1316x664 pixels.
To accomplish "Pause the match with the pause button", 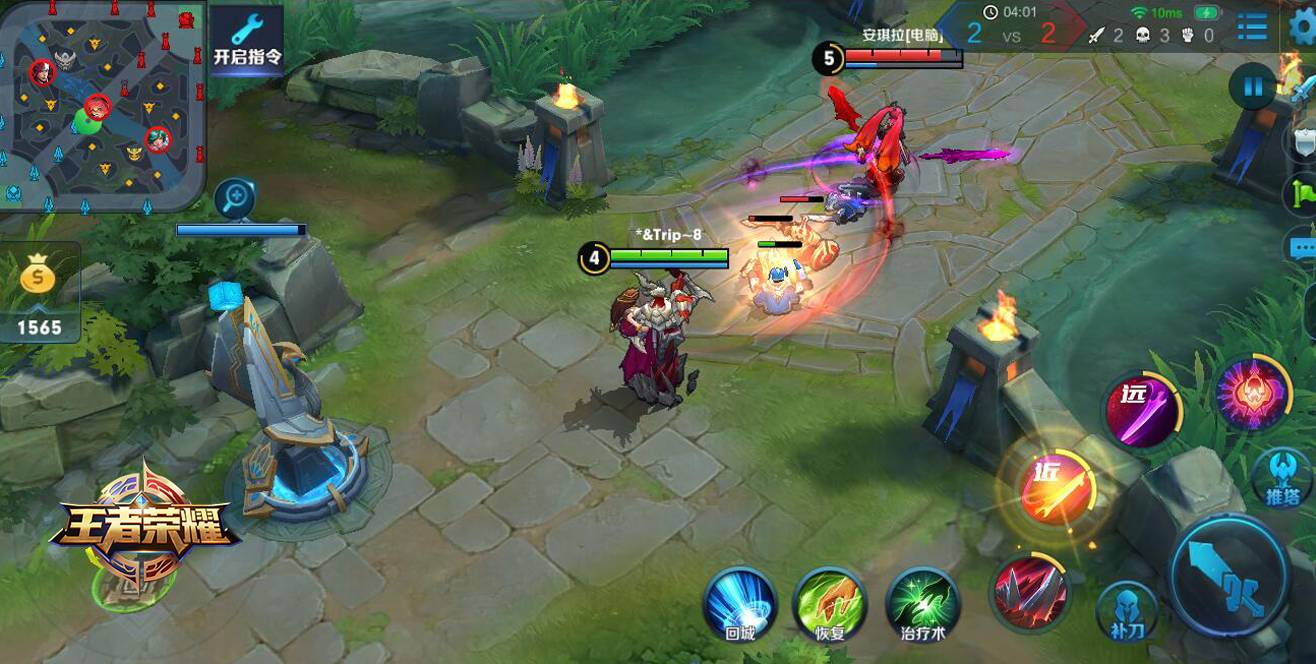I will (x=1253, y=86).
